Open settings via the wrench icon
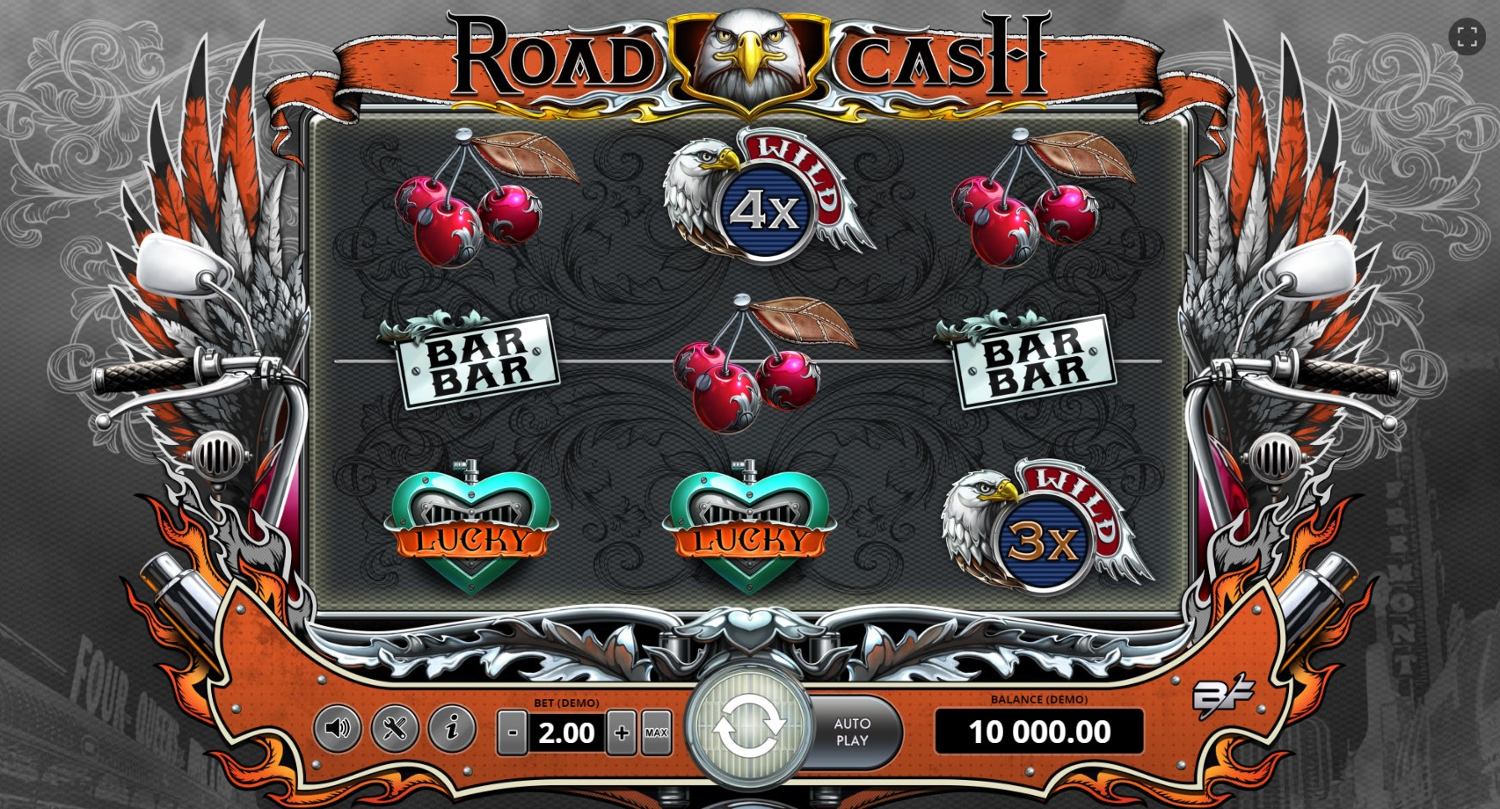 coord(394,728)
